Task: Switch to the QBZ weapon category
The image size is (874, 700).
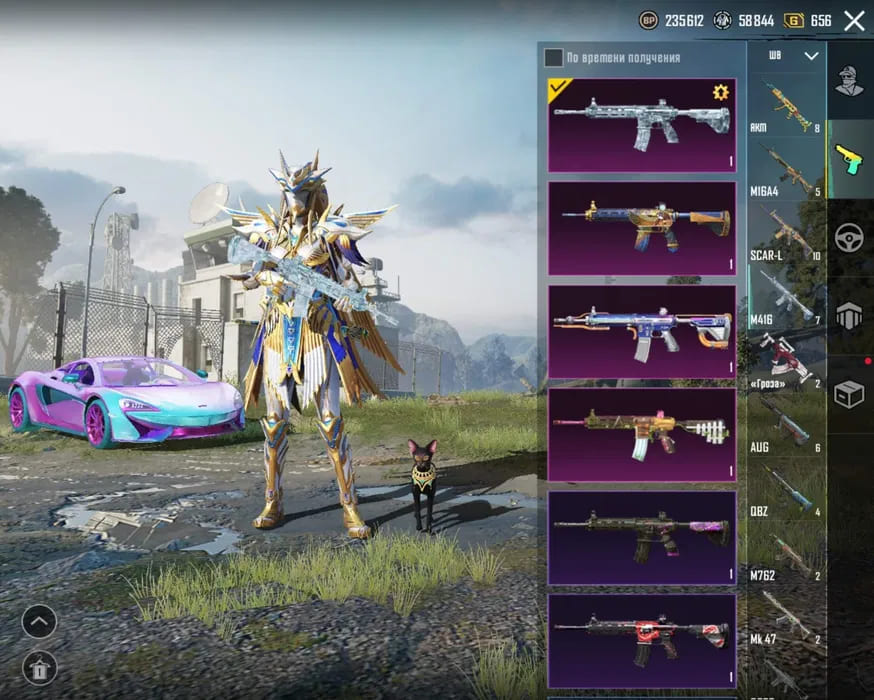Action: pos(785,490)
